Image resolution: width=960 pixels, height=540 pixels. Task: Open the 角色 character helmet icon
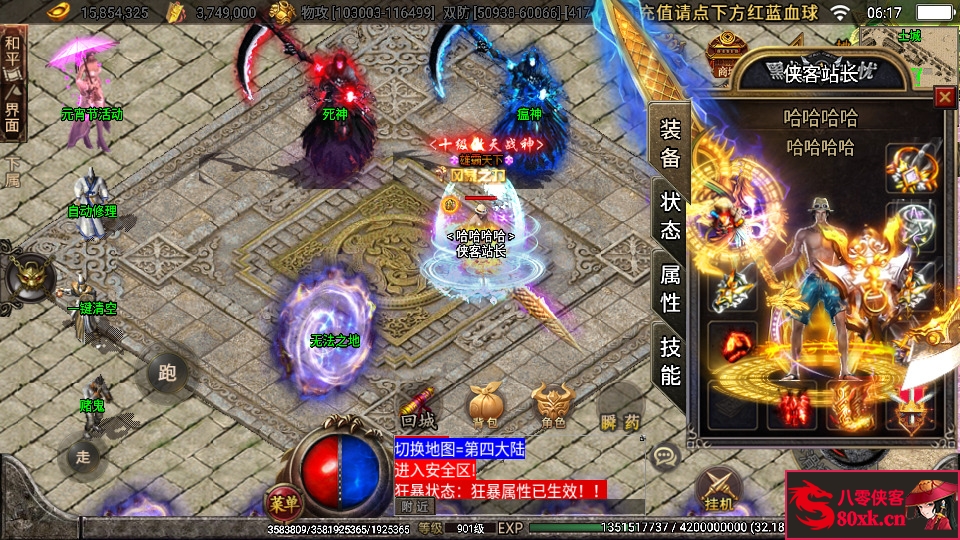pyautogui.click(x=552, y=405)
